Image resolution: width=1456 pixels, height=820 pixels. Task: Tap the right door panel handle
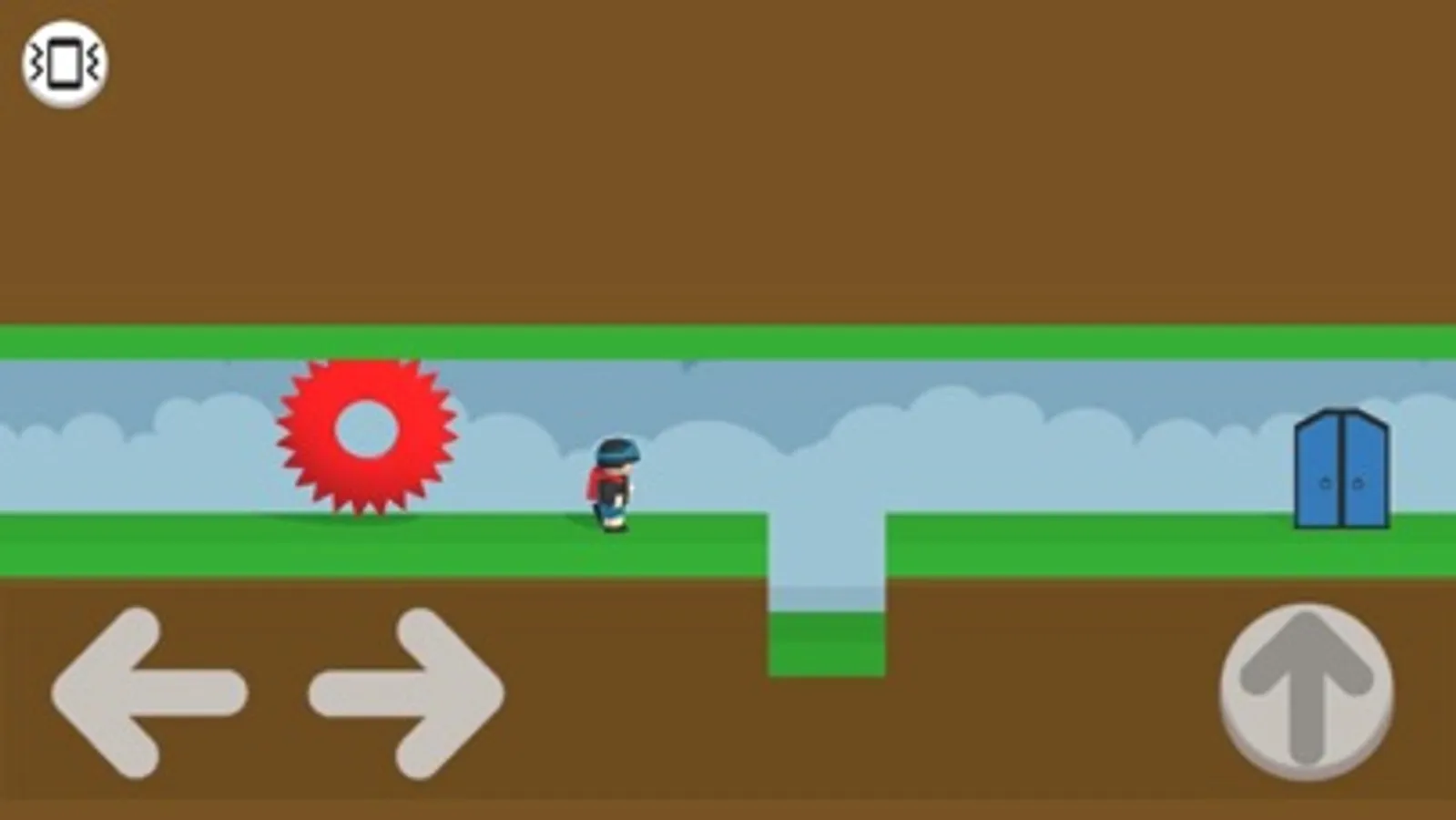[1358, 482]
